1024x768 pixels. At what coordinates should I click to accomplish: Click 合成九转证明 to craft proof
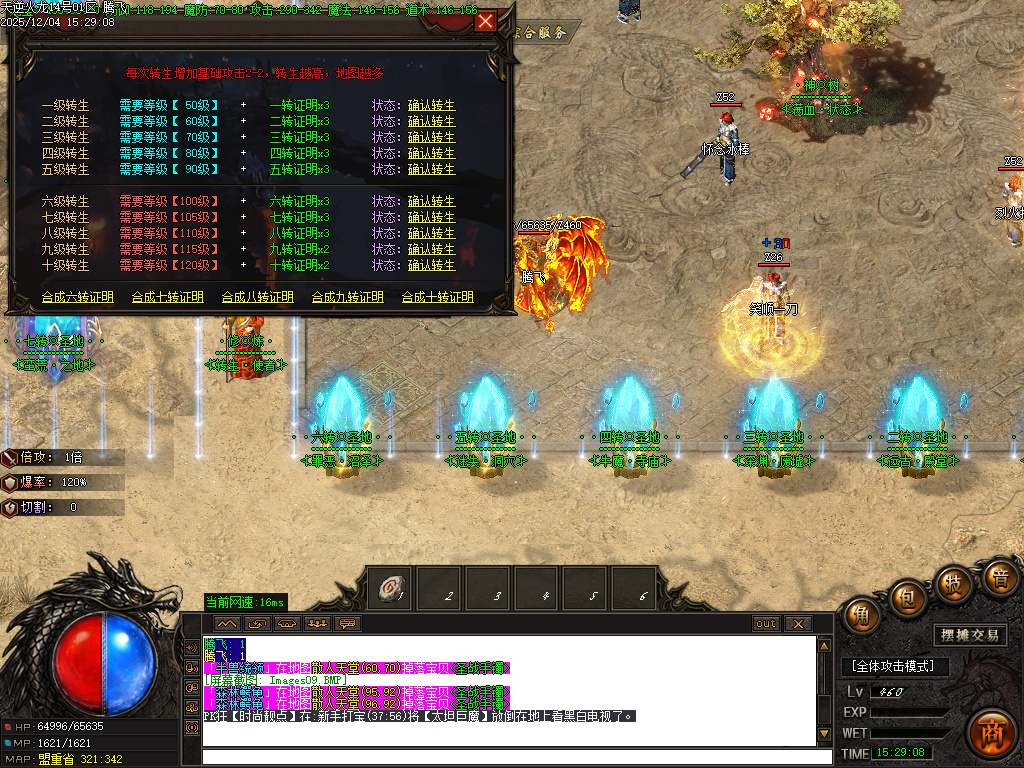348,298
